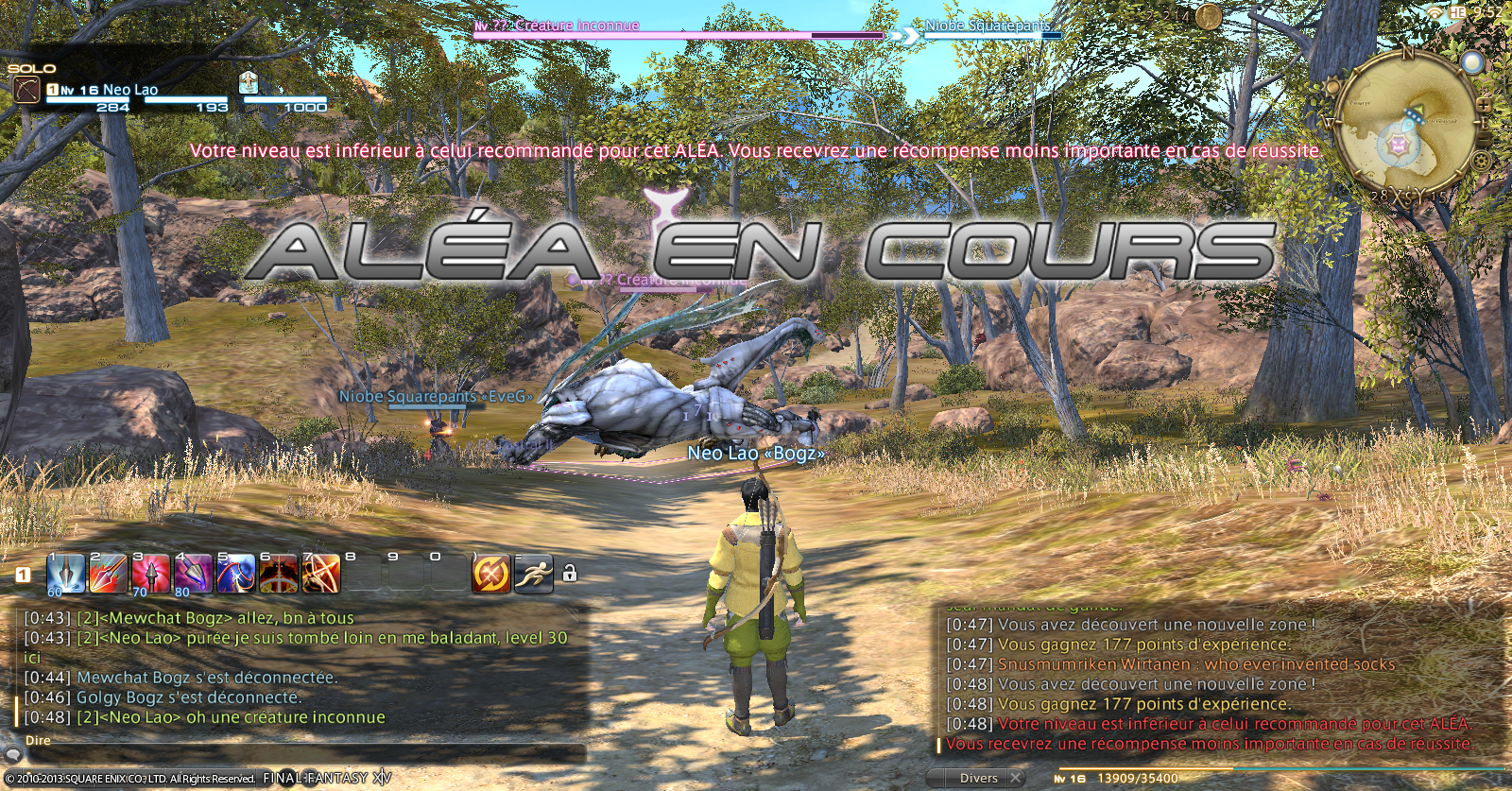Use the glowing orange archer ability
The image size is (1512, 791).
(x=321, y=574)
